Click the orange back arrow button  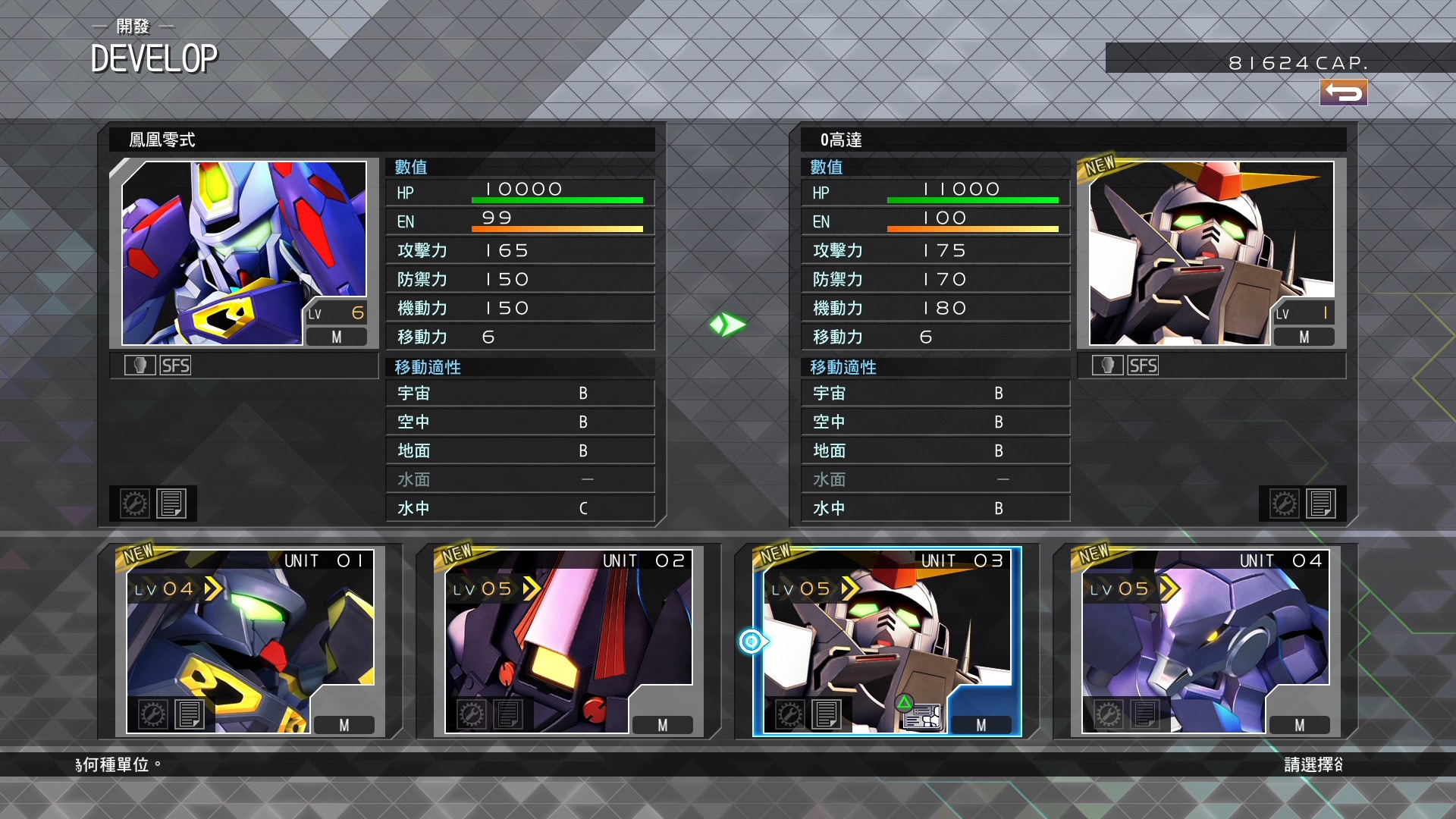coord(1343,93)
